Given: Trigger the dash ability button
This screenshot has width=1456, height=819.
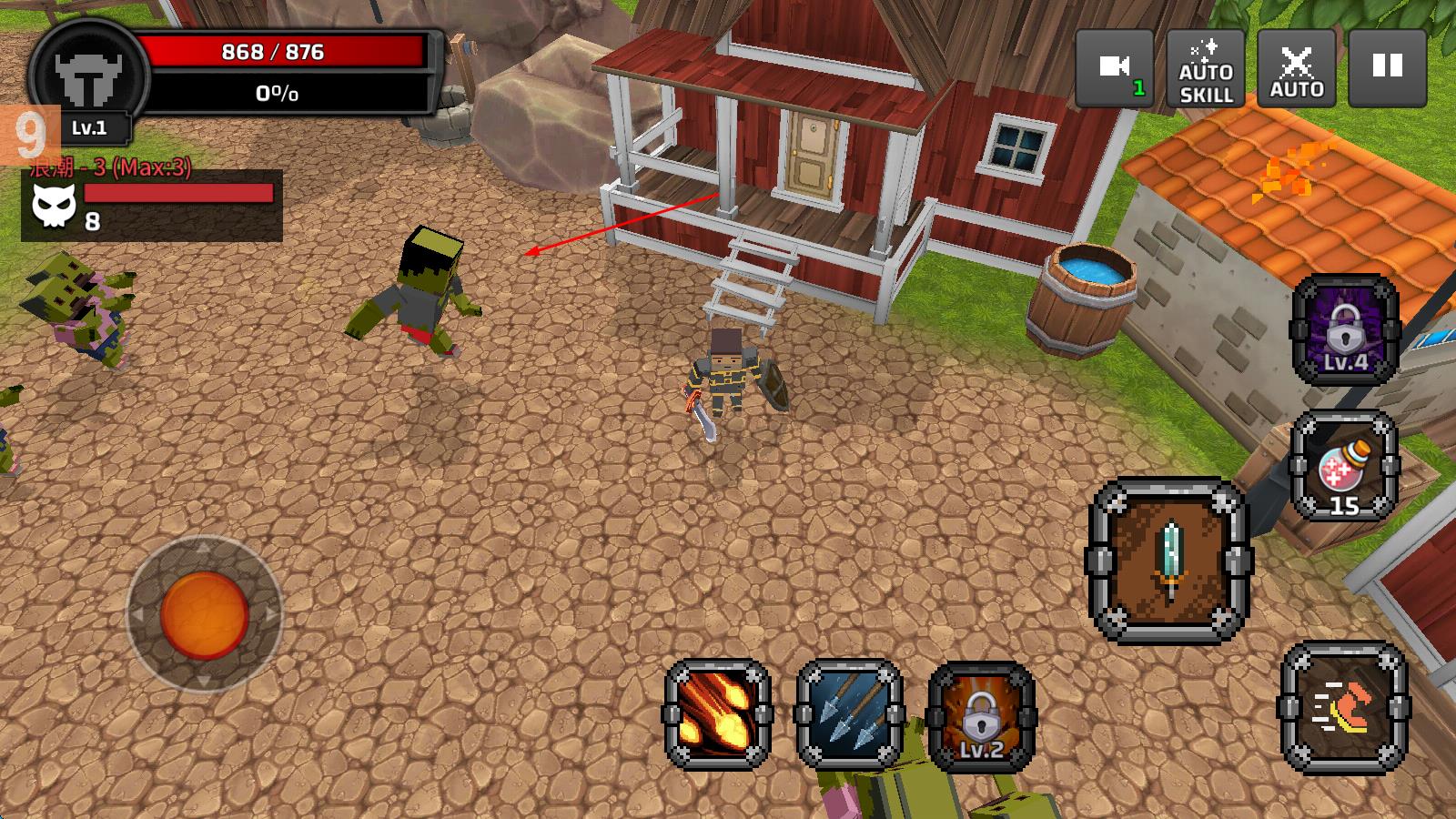Looking at the screenshot, I should tap(1345, 708).
